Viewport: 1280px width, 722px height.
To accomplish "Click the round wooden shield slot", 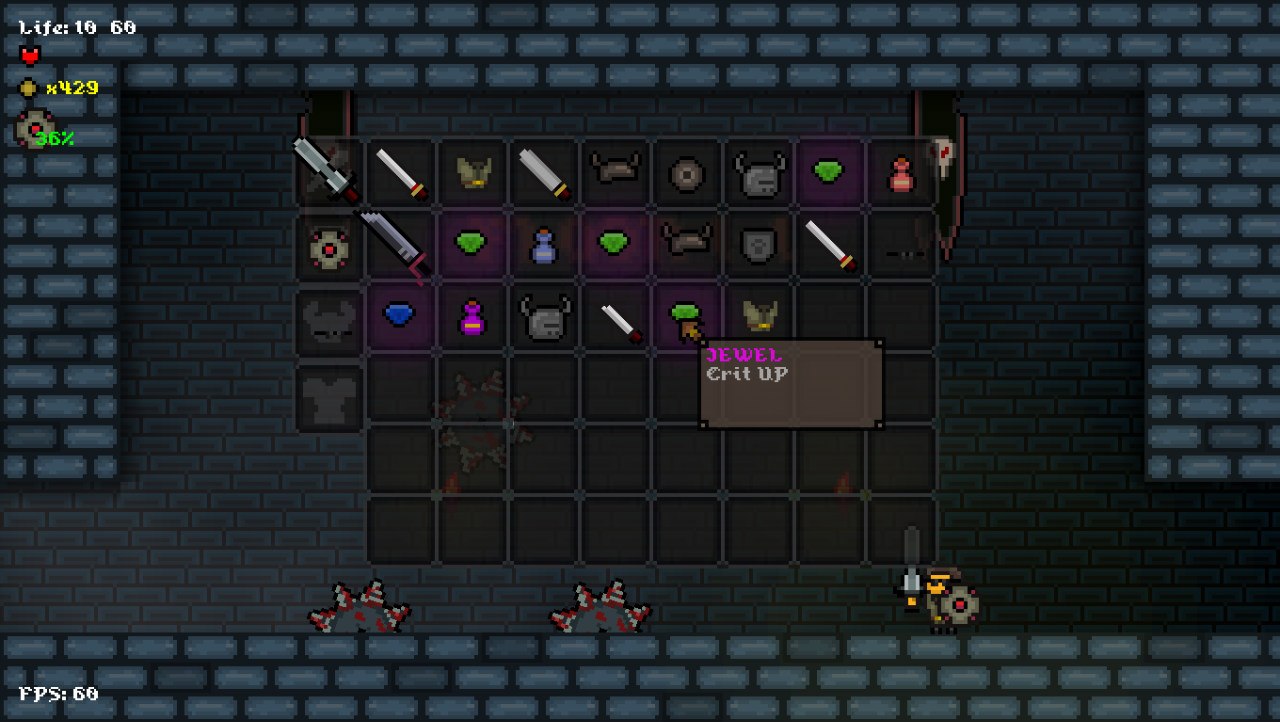I will point(687,174).
